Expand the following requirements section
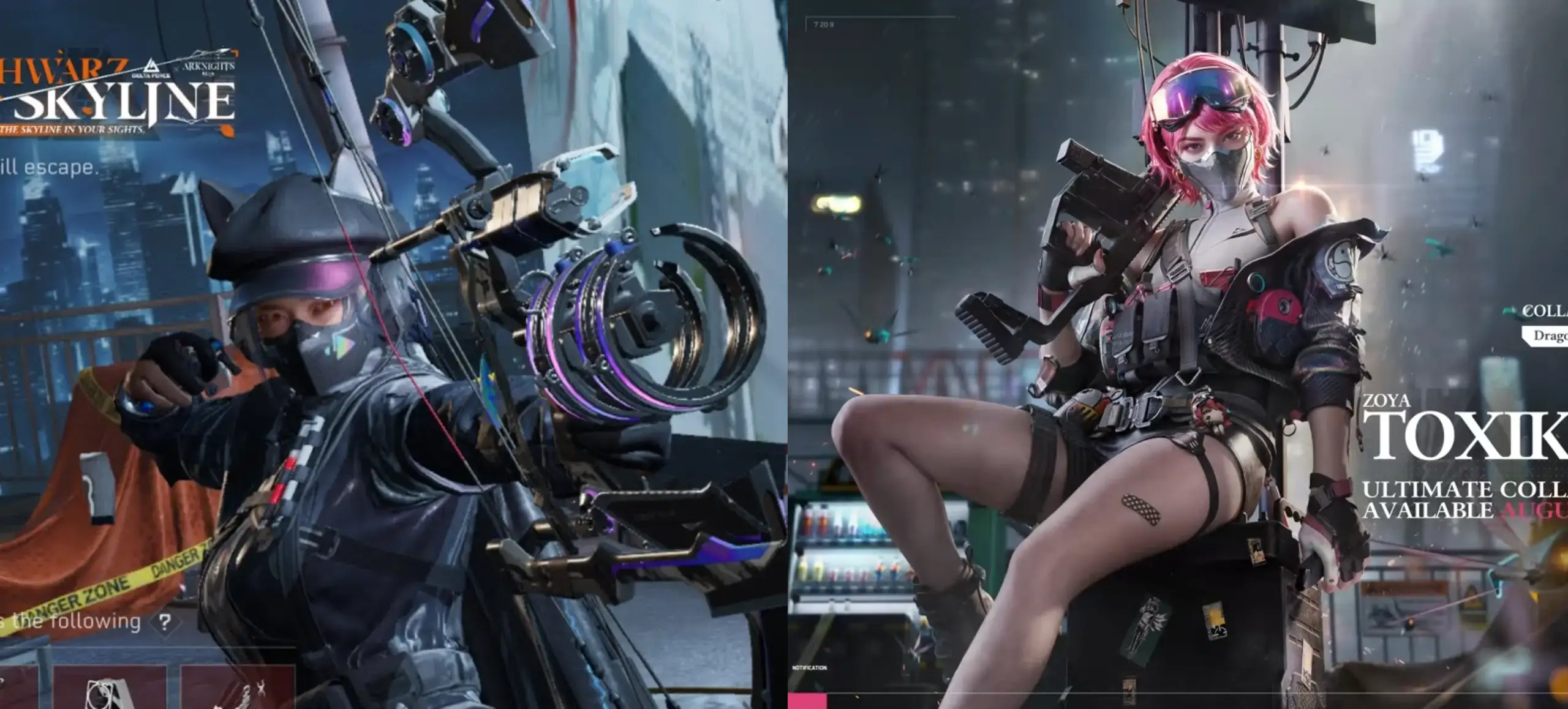The image size is (1568, 709). 73,621
